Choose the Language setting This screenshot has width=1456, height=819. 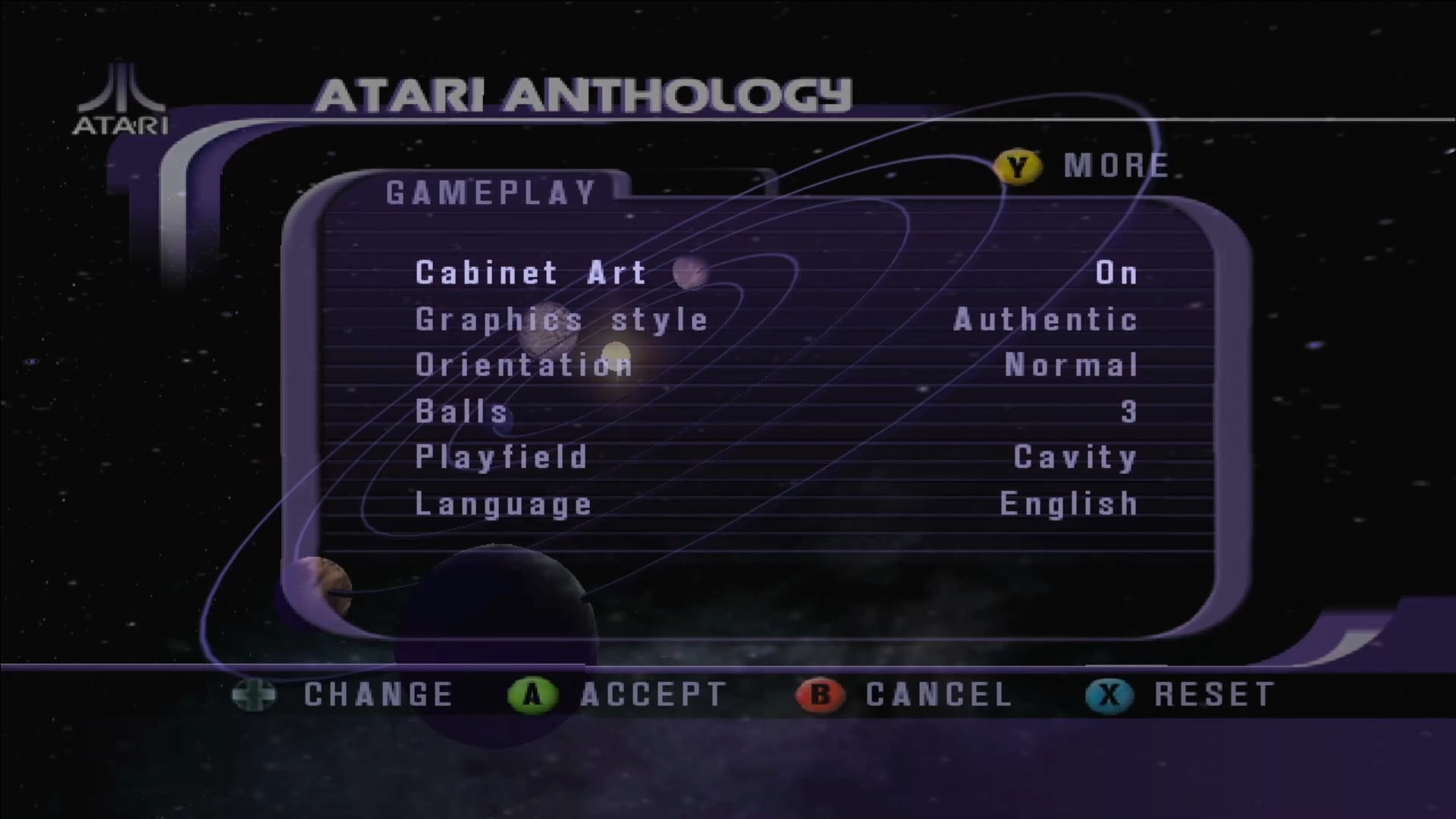pyautogui.click(x=504, y=504)
